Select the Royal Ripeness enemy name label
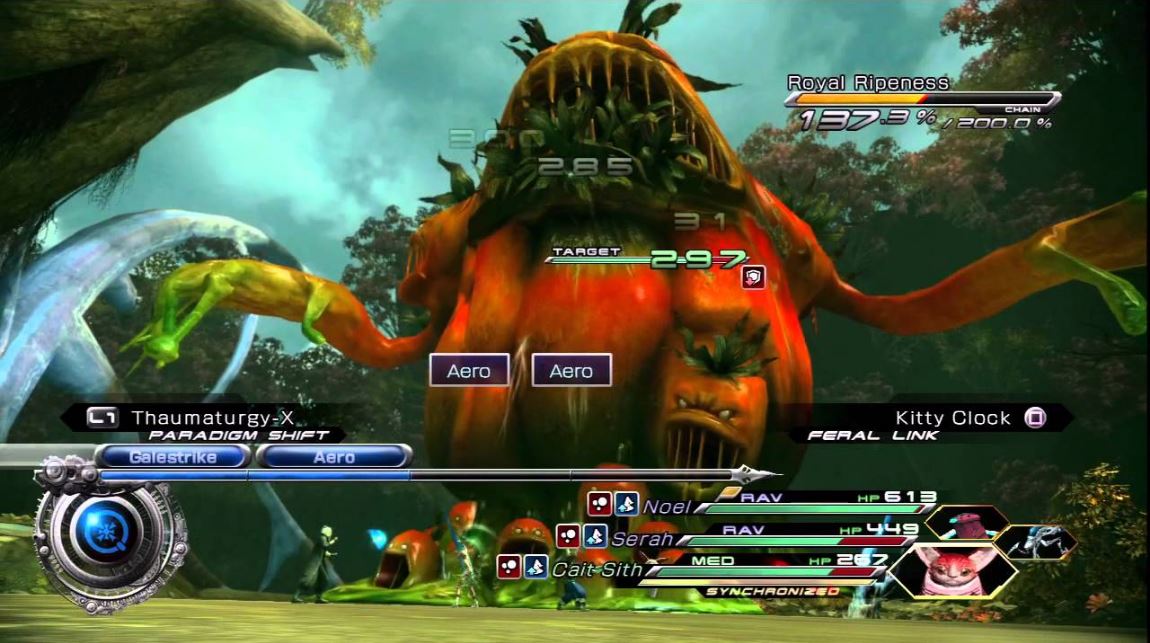1150x643 pixels. [868, 83]
